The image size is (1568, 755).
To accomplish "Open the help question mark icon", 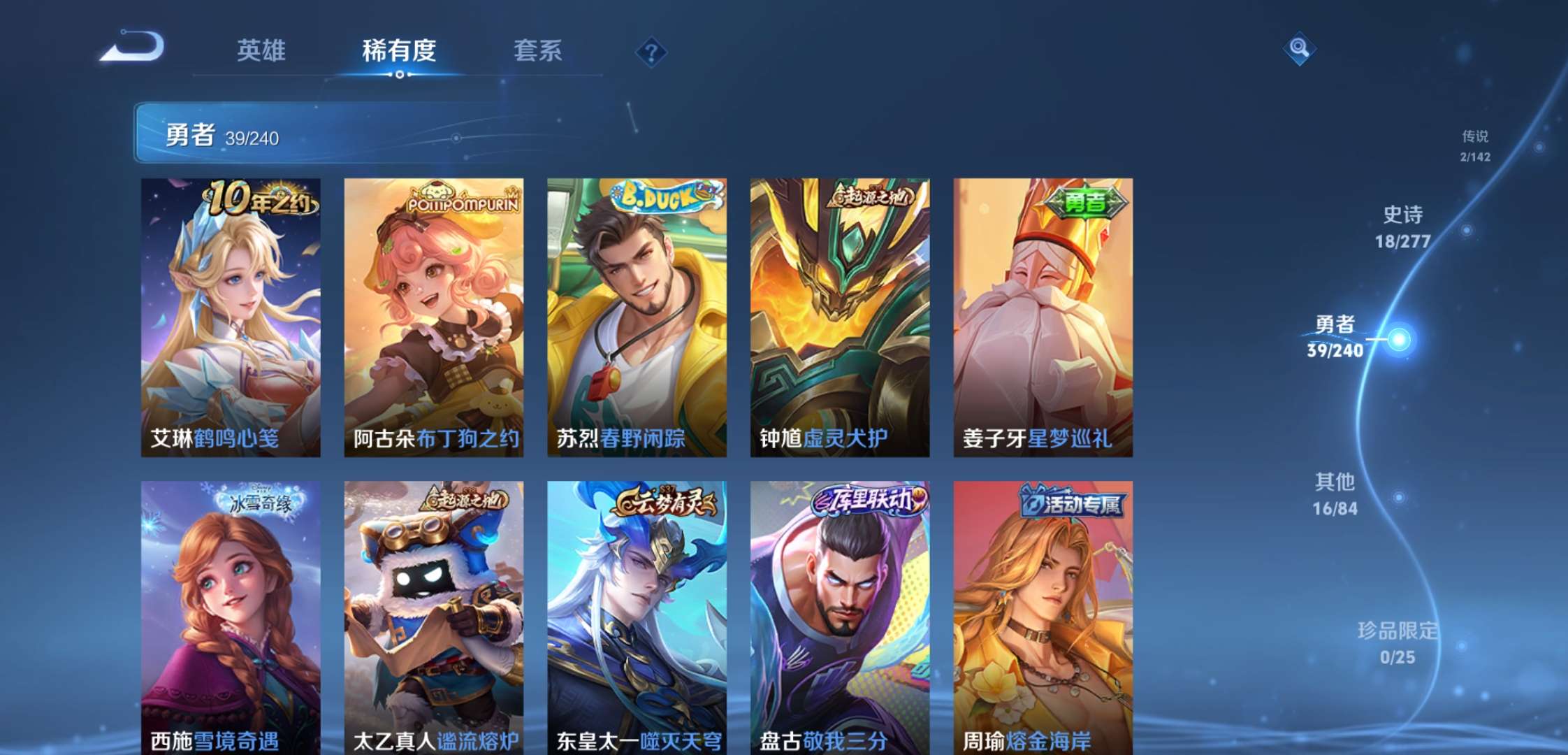I will click(650, 50).
